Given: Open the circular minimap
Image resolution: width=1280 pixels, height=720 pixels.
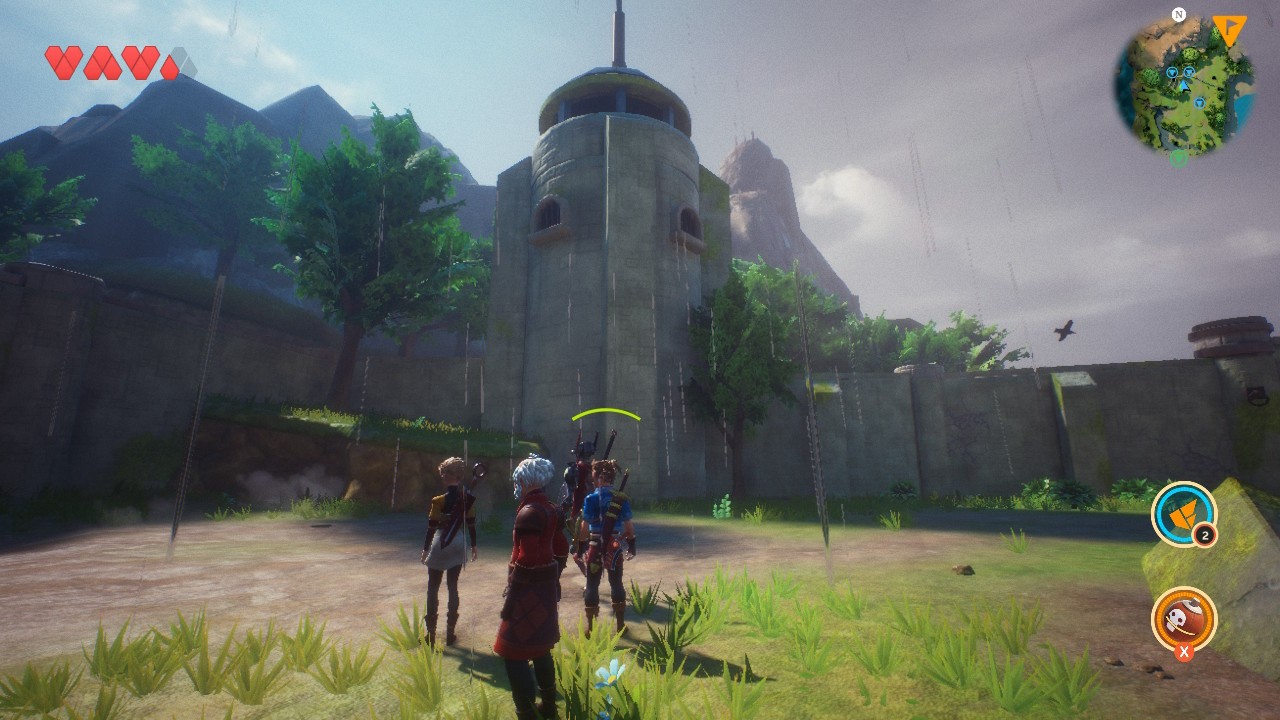Looking at the screenshot, I should [x=1184, y=85].
